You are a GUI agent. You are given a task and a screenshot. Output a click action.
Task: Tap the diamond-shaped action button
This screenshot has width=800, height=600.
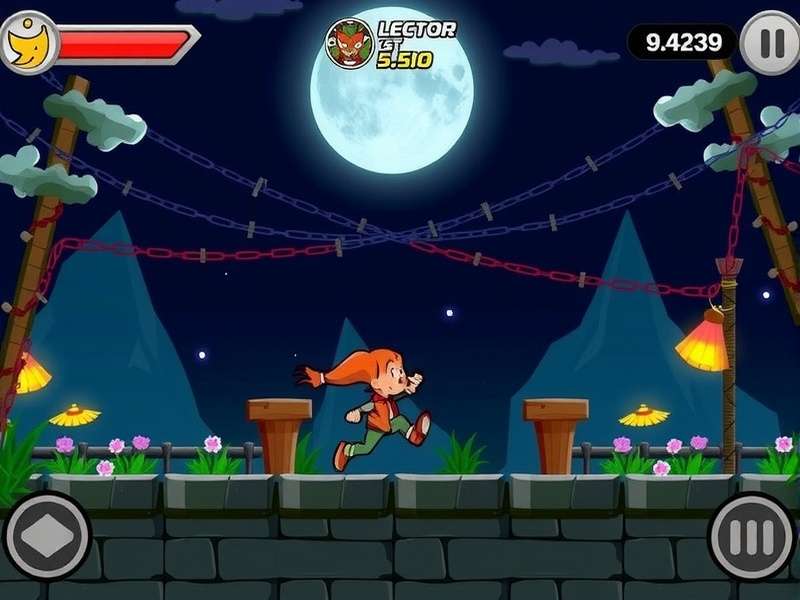(x=48, y=536)
